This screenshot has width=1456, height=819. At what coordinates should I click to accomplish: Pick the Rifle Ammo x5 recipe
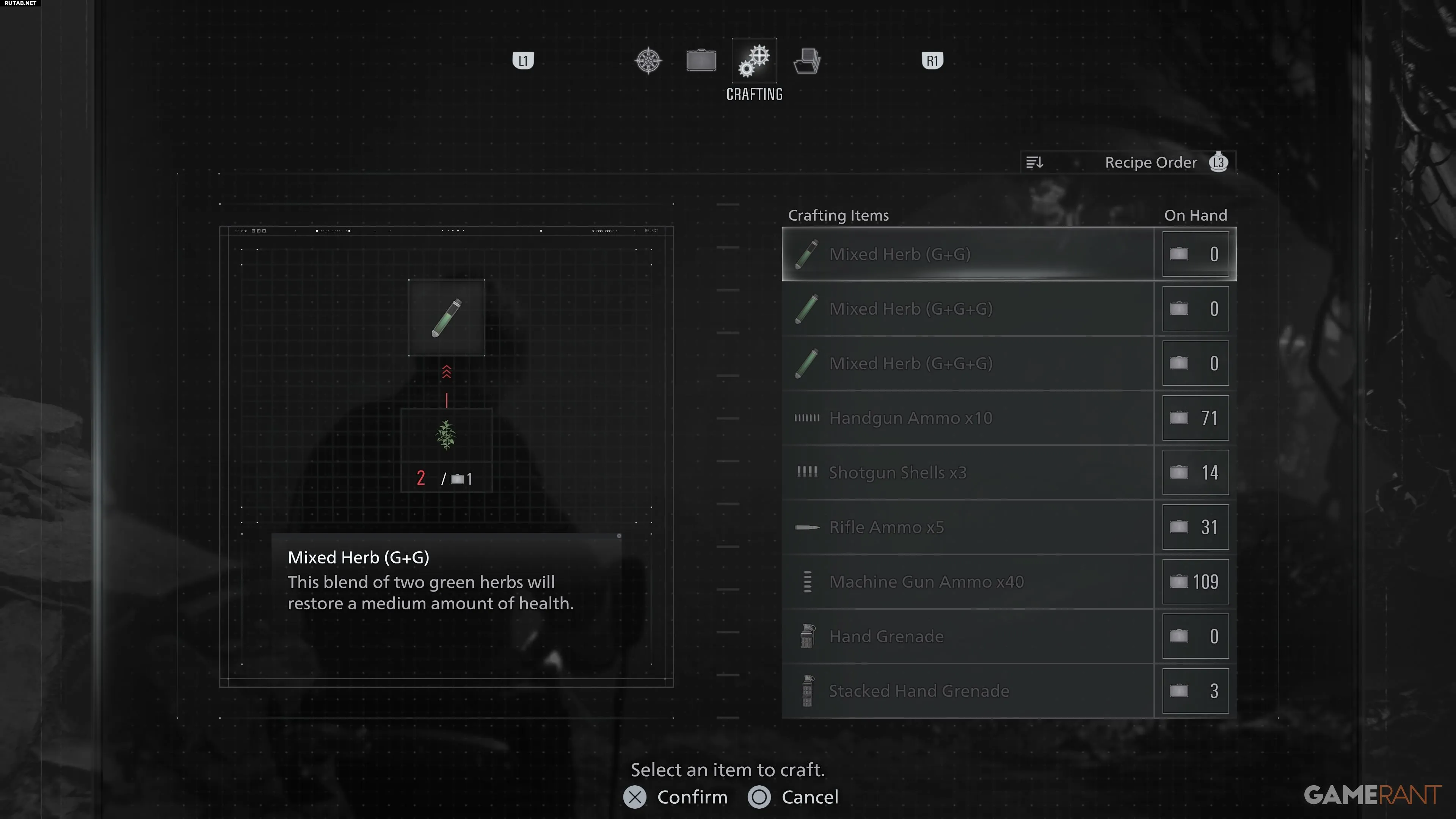[x=968, y=527]
